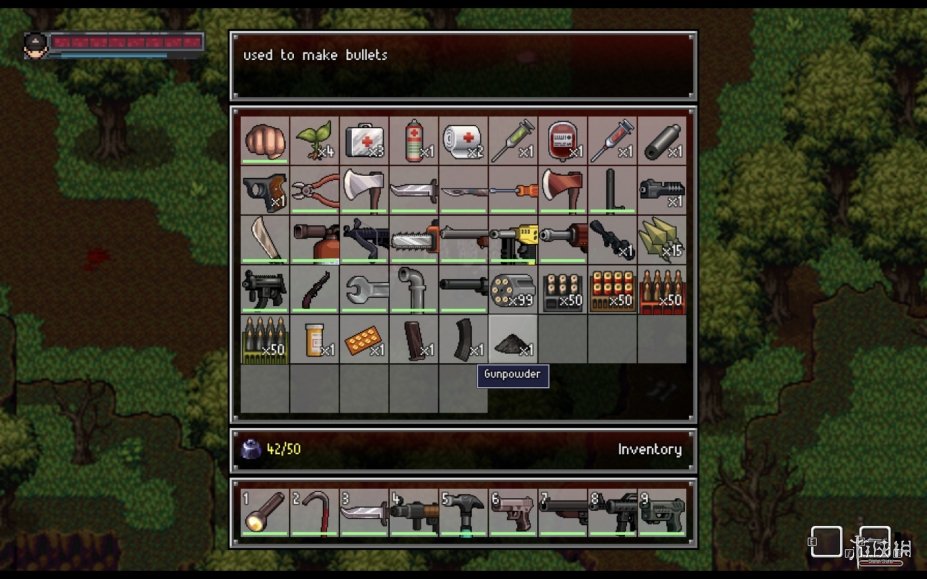Viewport: 927px width, 579px height.
Task: Select the Gunpowder inventory slot
Action: pyautogui.click(x=513, y=339)
